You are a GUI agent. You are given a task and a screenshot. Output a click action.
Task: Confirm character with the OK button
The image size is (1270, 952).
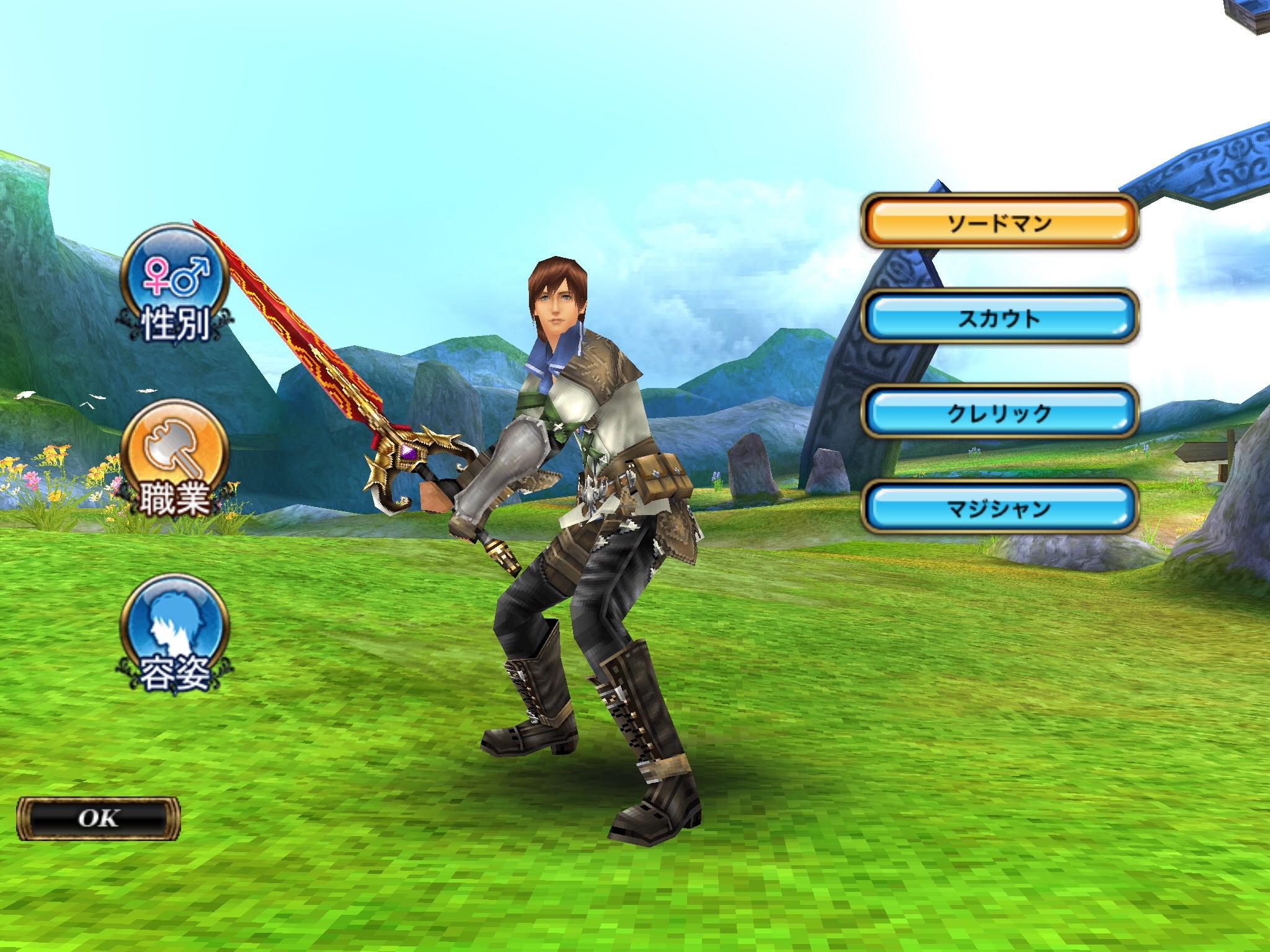click(98, 818)
